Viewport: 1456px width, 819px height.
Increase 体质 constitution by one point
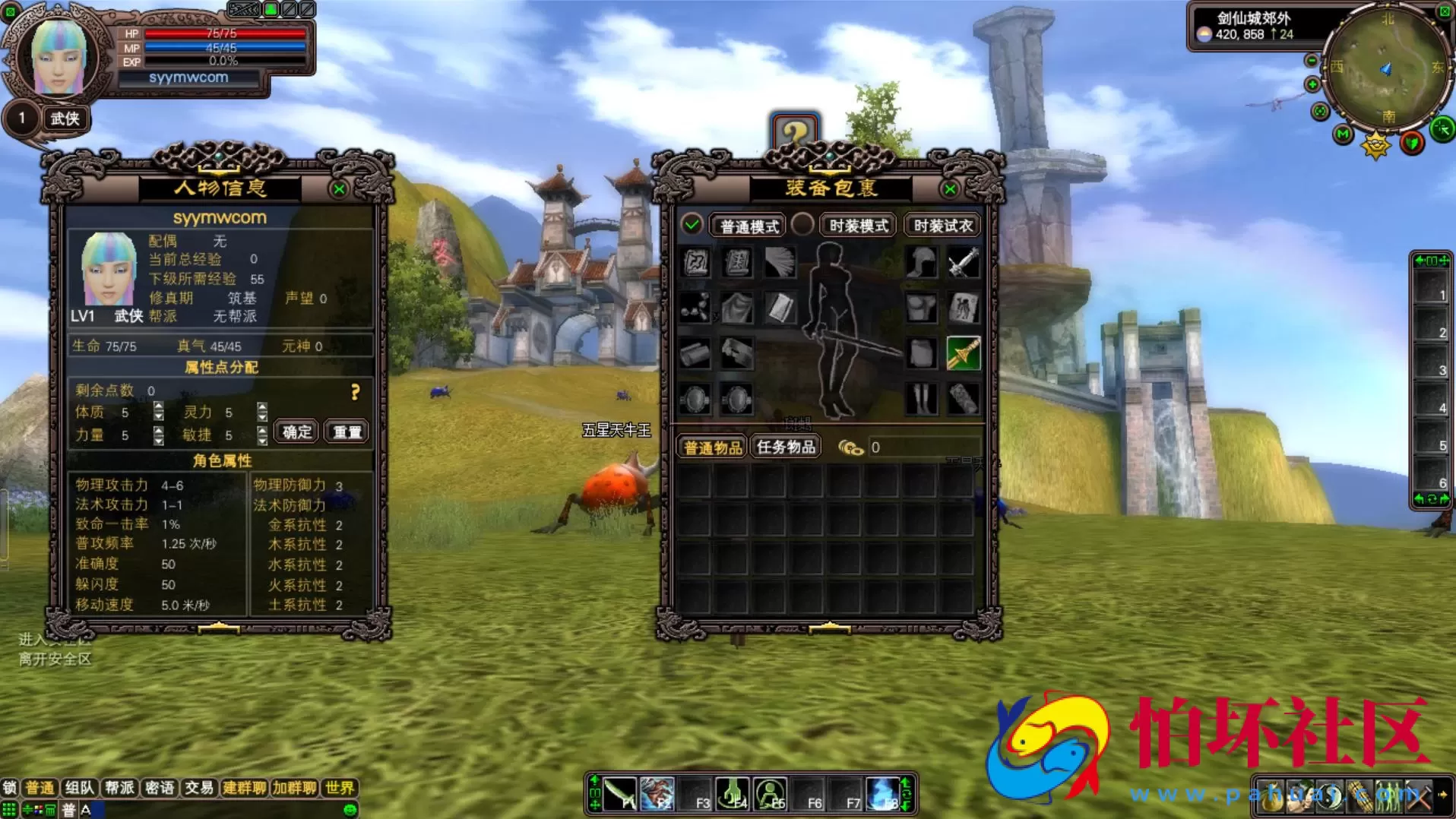[158, 407]
